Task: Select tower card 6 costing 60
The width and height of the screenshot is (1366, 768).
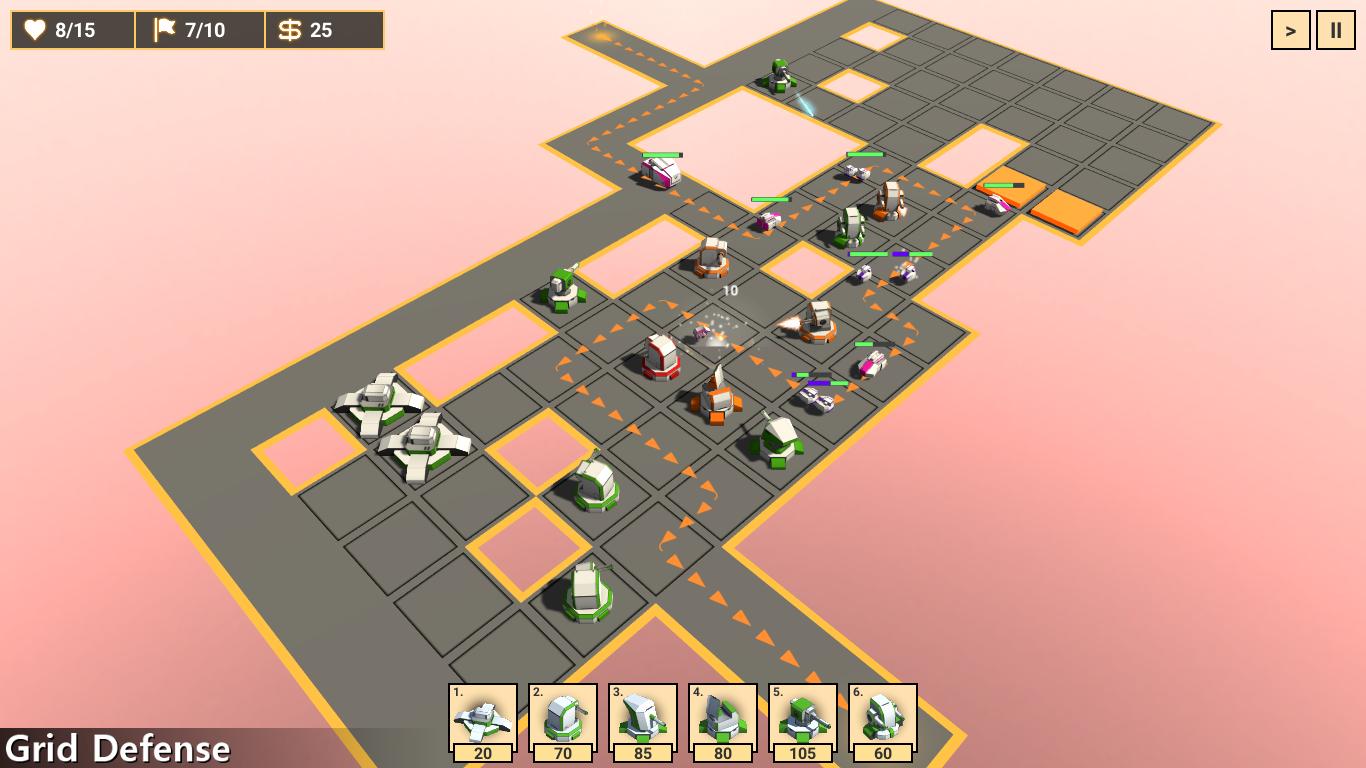Action: 882,720
